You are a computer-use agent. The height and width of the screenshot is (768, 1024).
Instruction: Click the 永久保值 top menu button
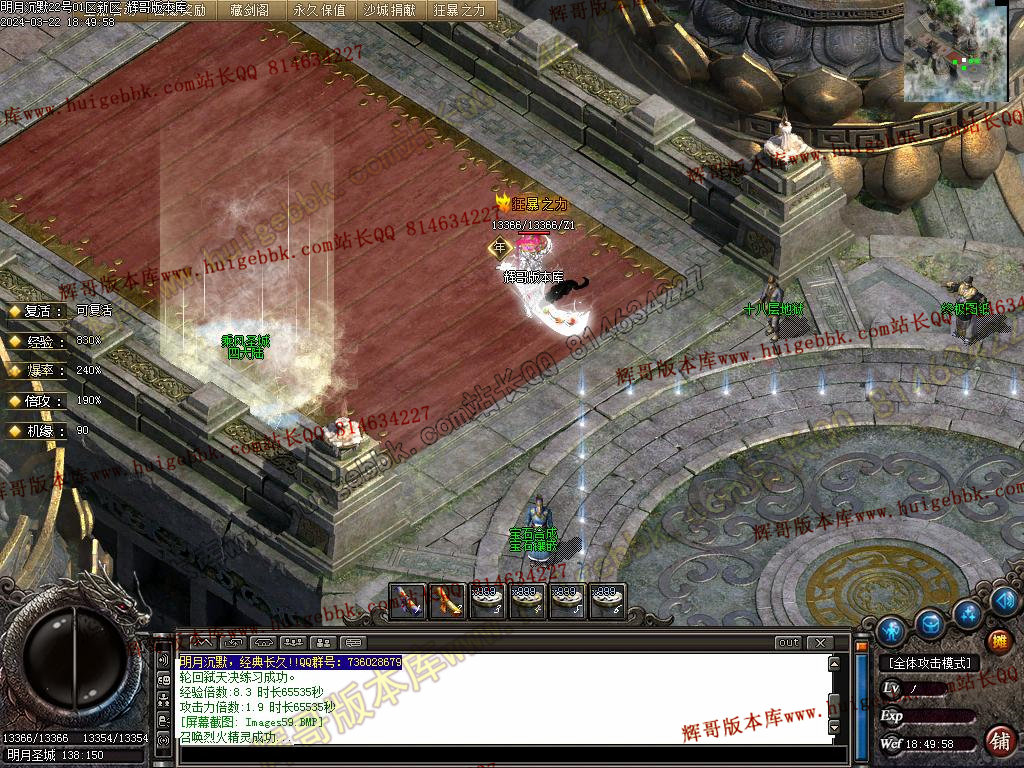[x=320, y=10]
